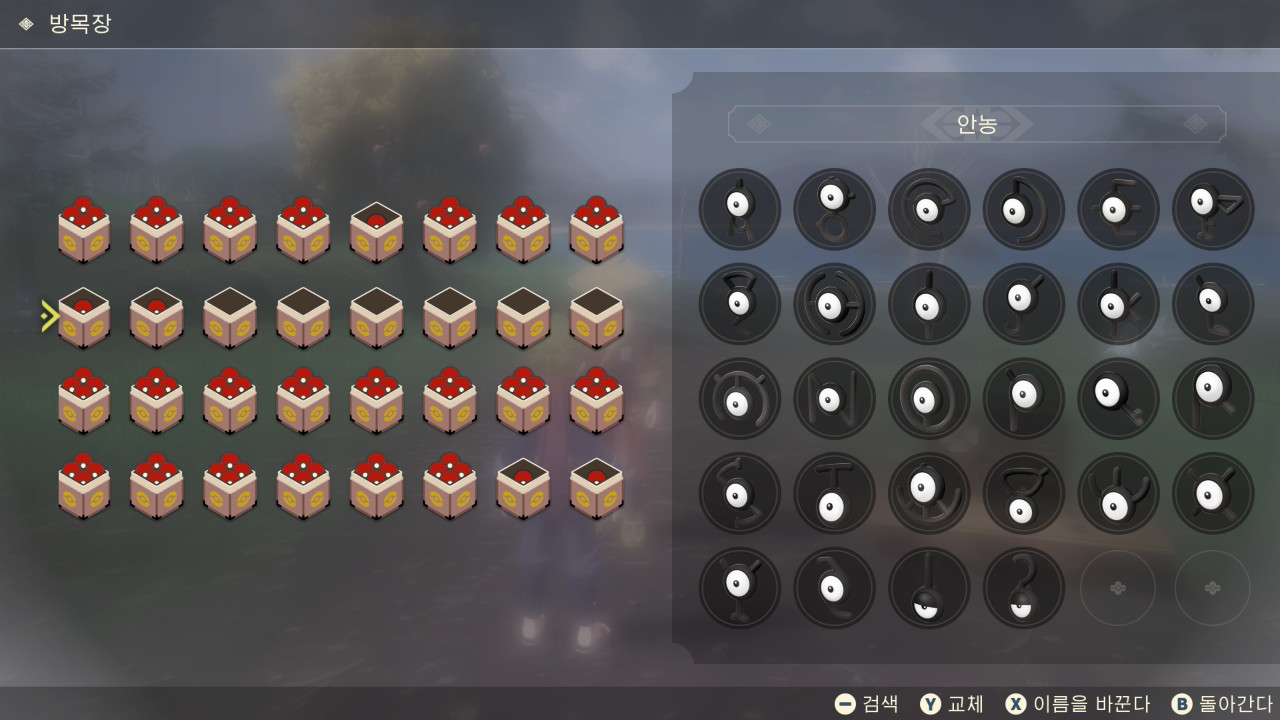Select the D-shaped Unown slot

[1024, 209]
